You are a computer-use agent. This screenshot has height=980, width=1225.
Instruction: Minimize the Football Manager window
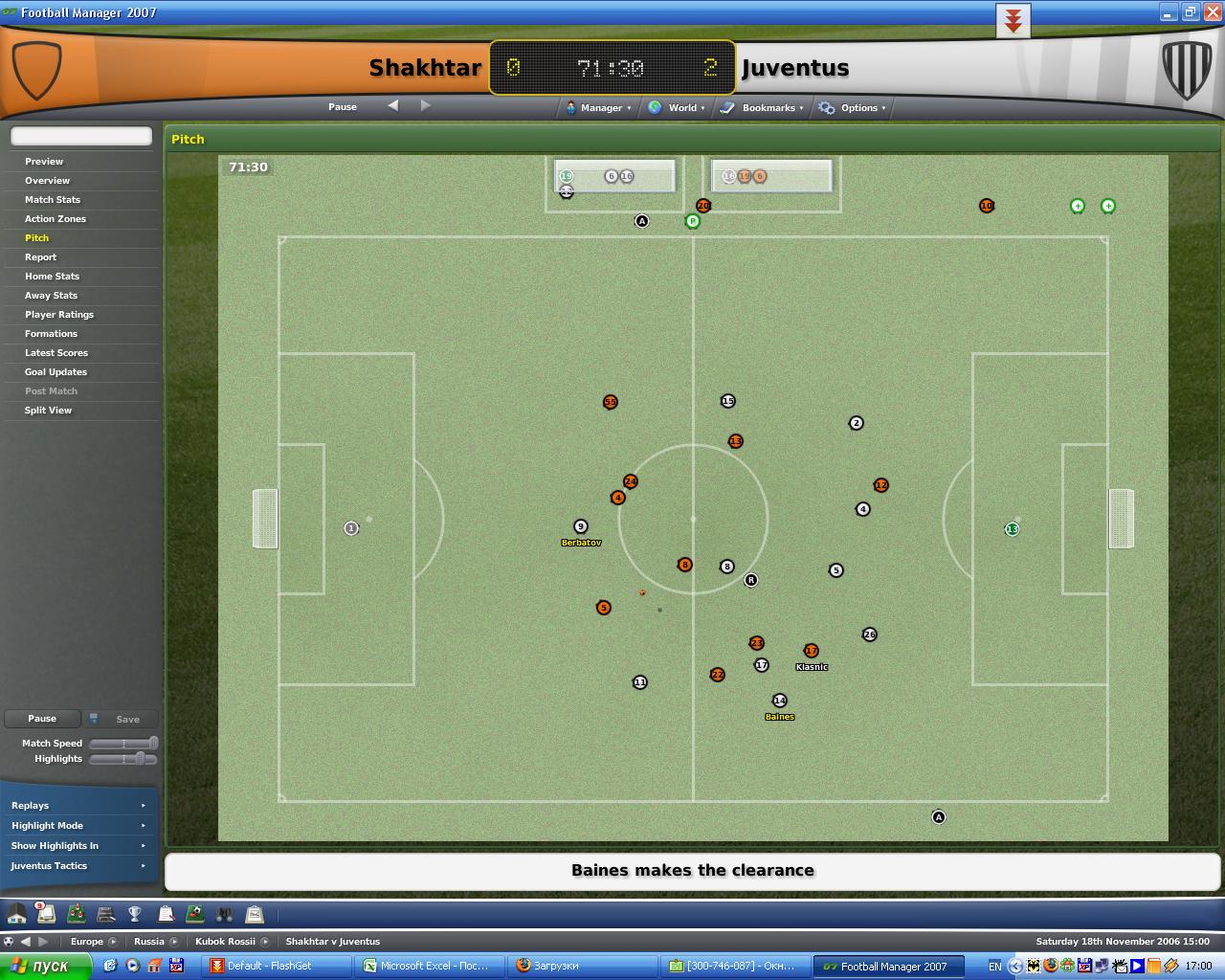click(1168, 12)
